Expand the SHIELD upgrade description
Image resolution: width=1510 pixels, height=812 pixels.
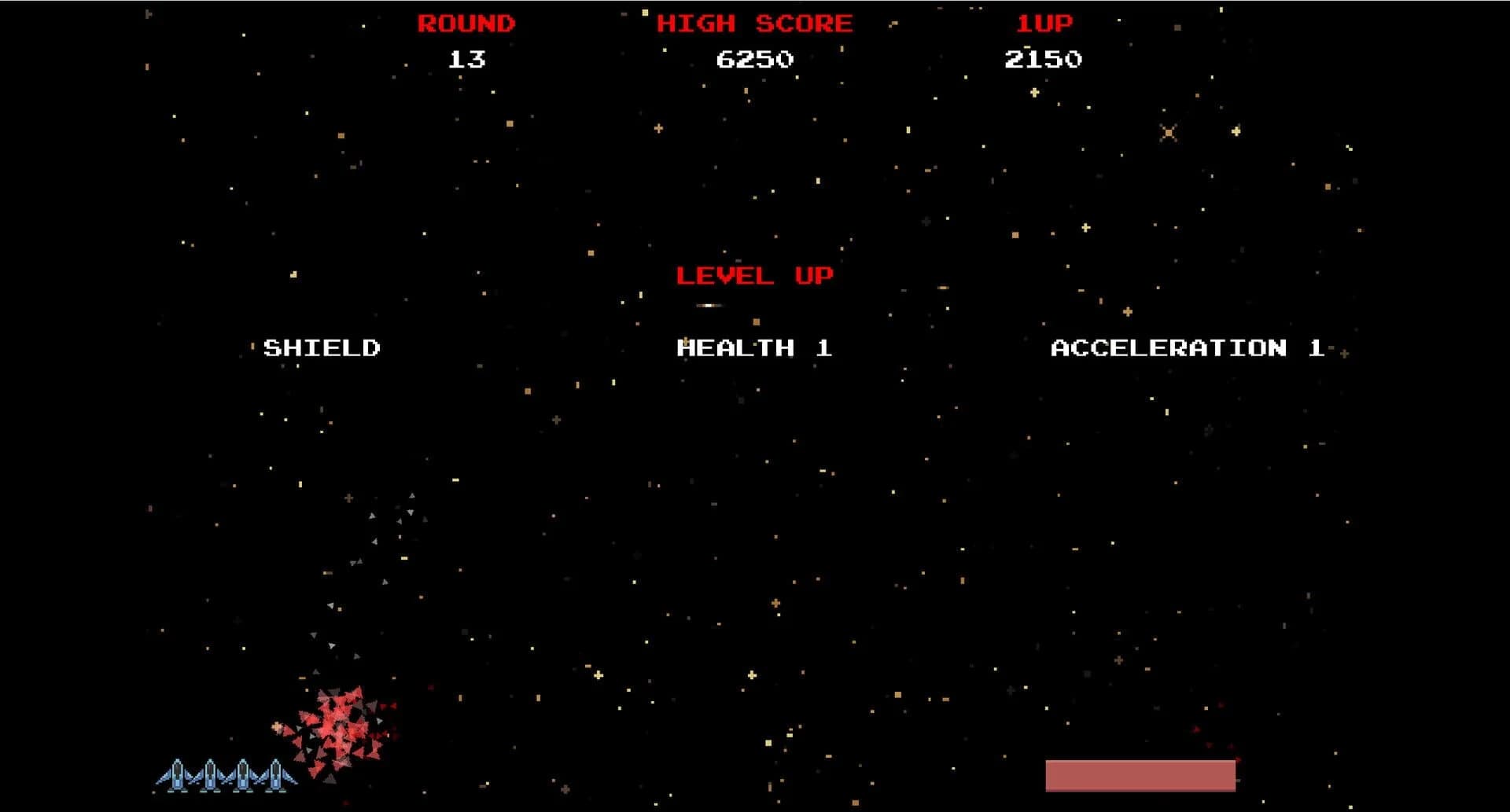[322, 348]
